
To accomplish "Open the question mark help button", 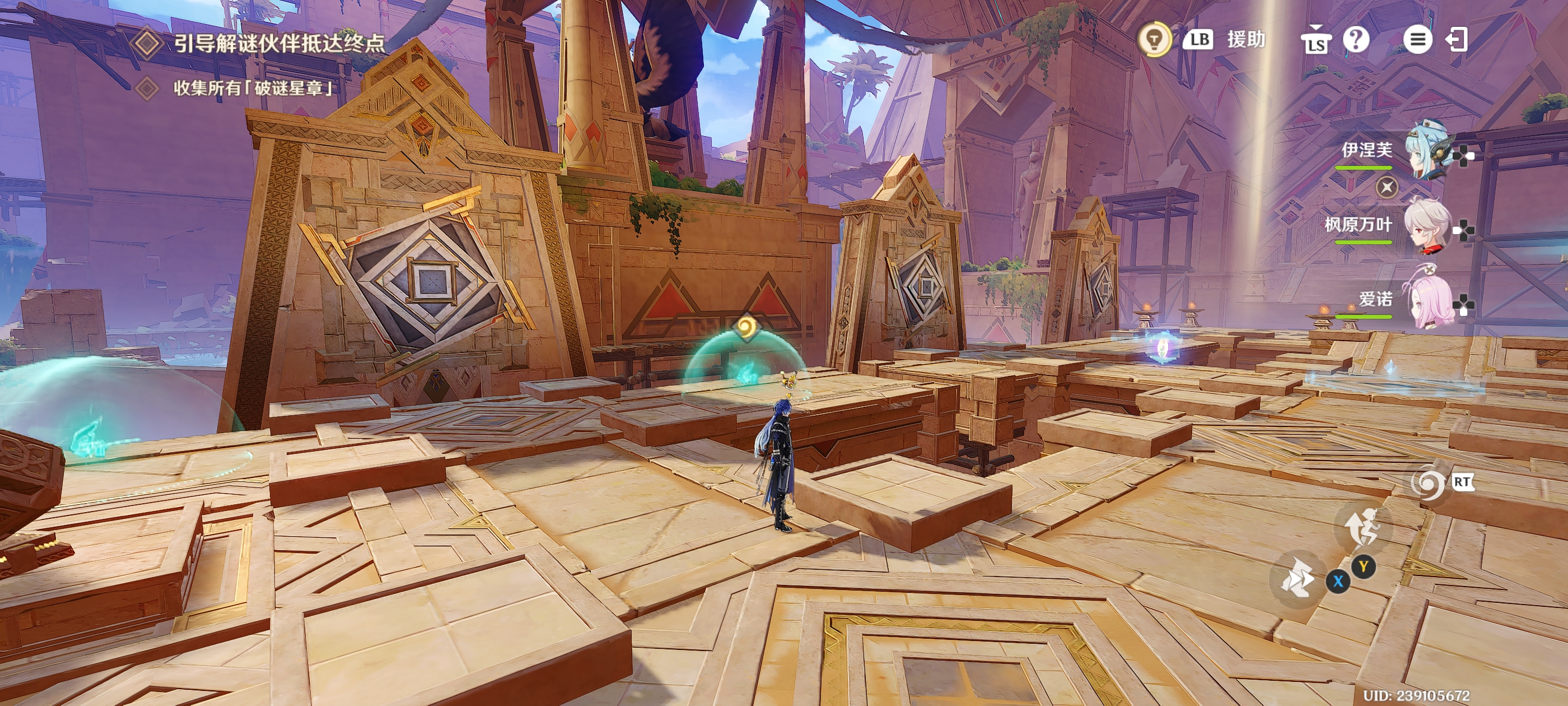I will 1356,40.
